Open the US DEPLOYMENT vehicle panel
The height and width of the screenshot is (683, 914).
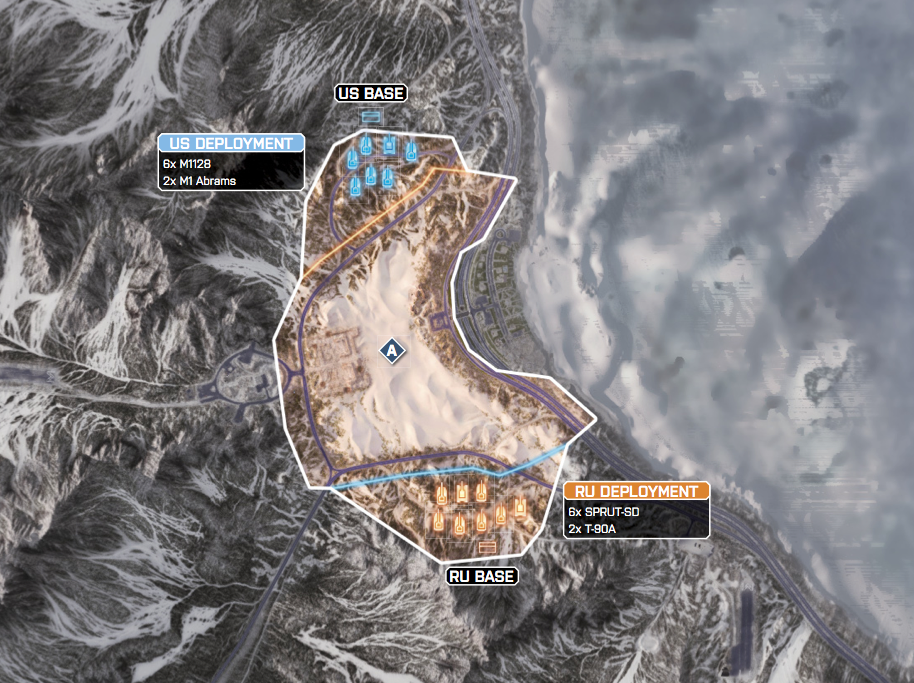(230, 144)
